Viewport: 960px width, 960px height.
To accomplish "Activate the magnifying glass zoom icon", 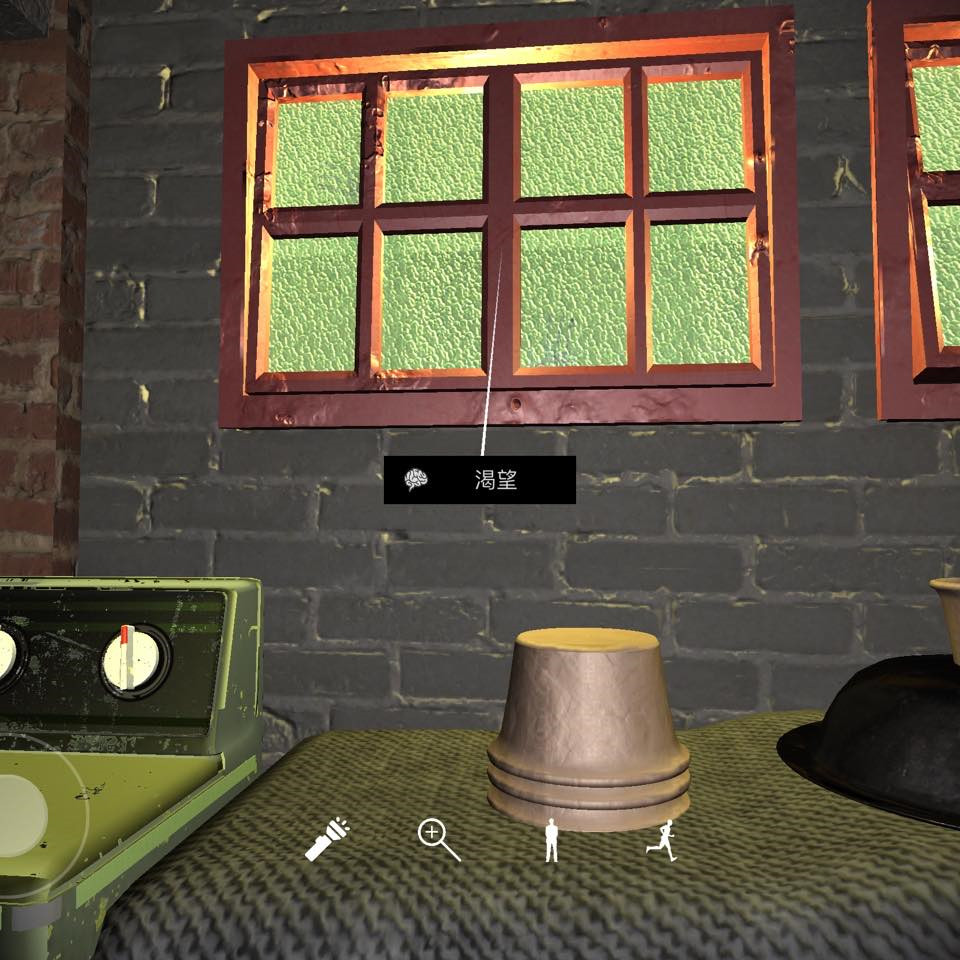I will click(438, 840).
